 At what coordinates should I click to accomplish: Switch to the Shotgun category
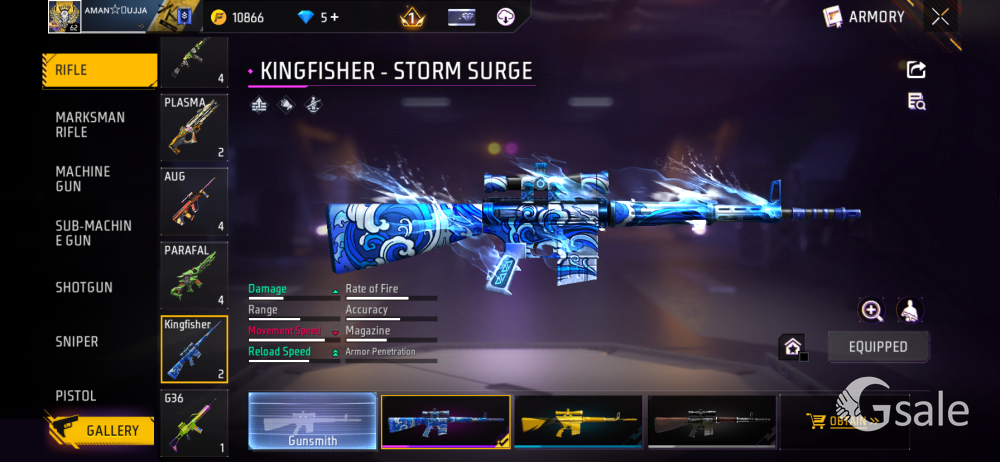tap(84, 288)
